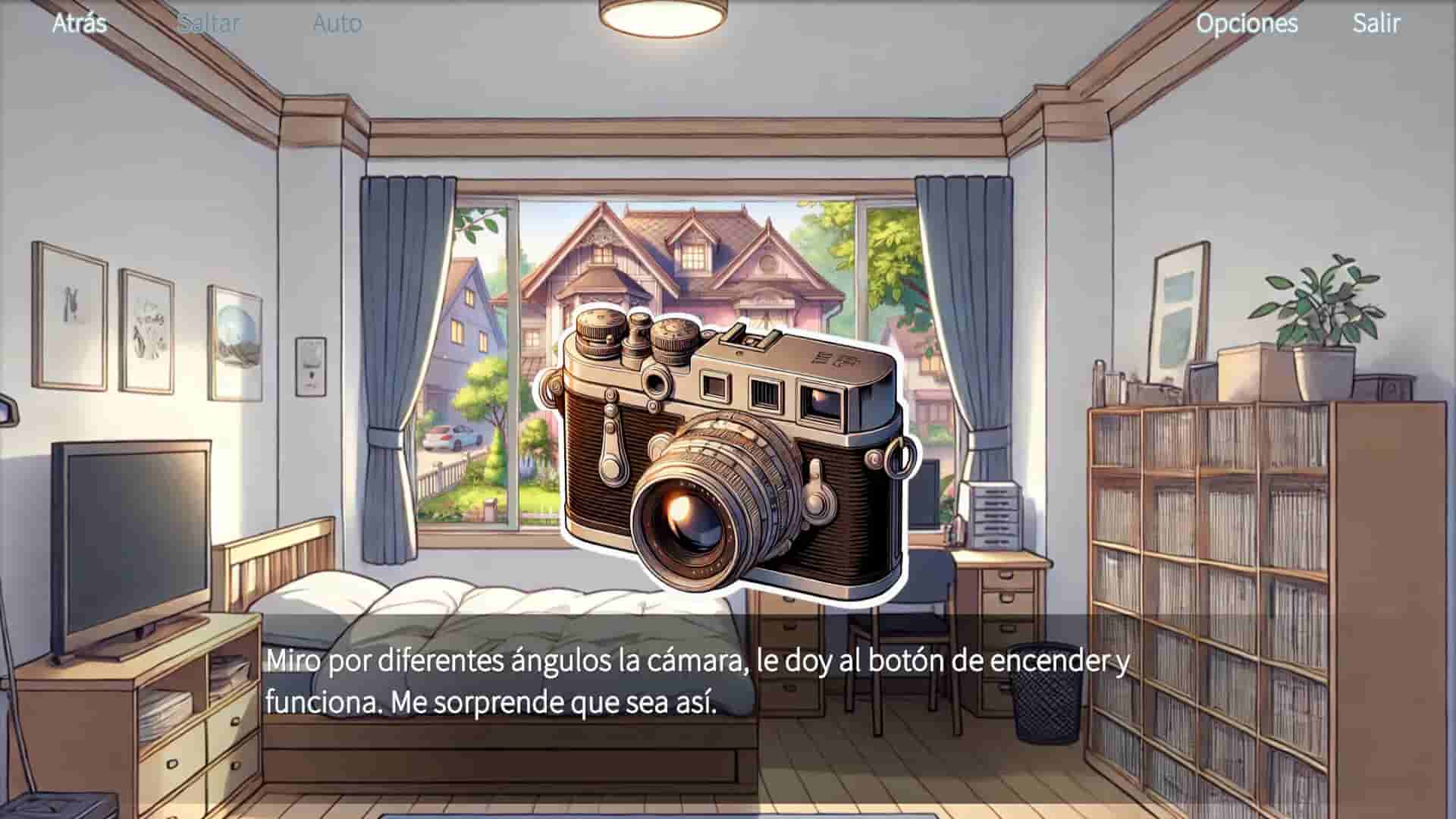This screenshot has height=819, width=1456.
Task: Select Saltar to skip dialogue
Action: 209,23
